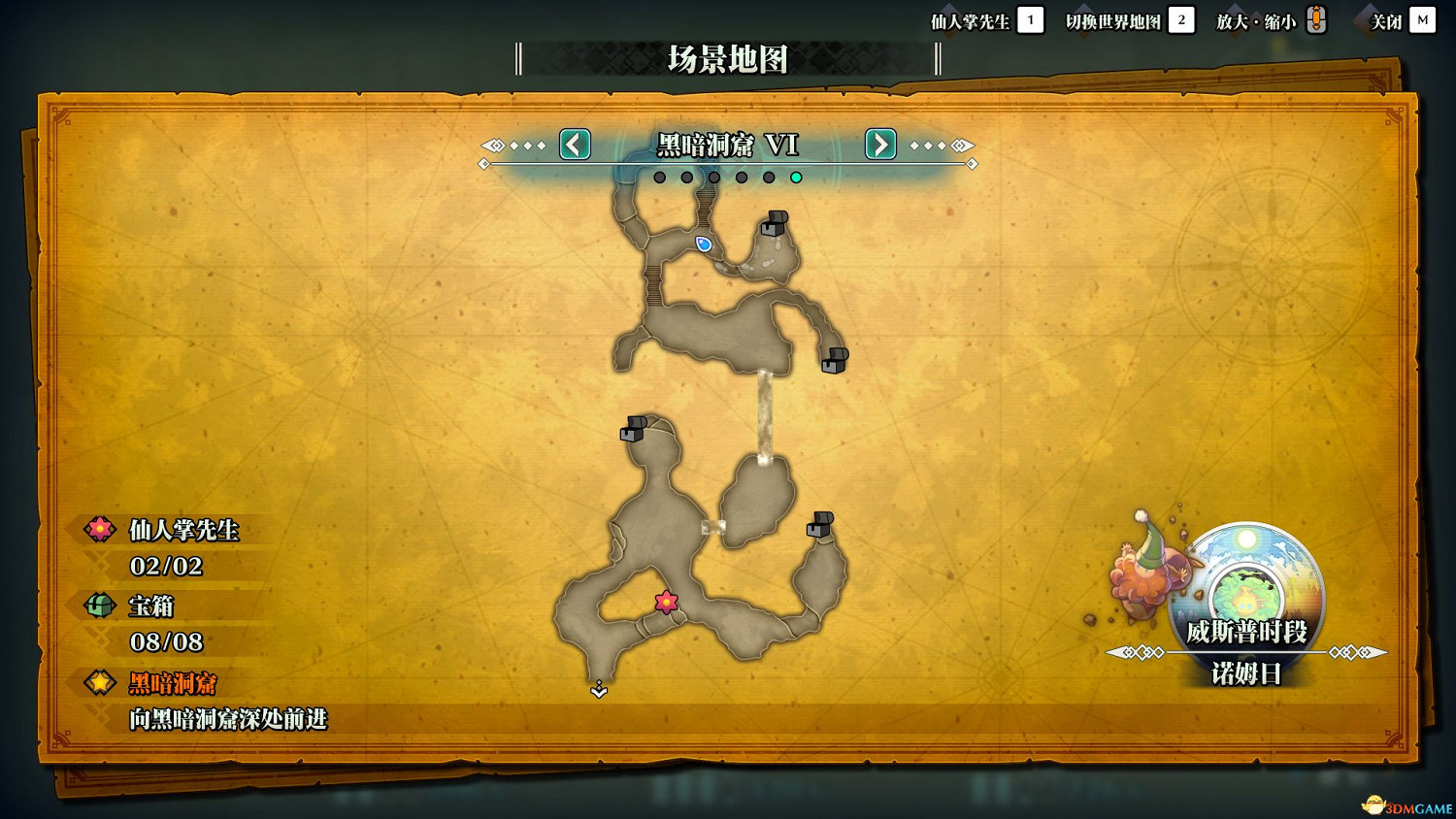Select the first floor indicator dot
Screen dimensions: 1456x819
point(659,177)
